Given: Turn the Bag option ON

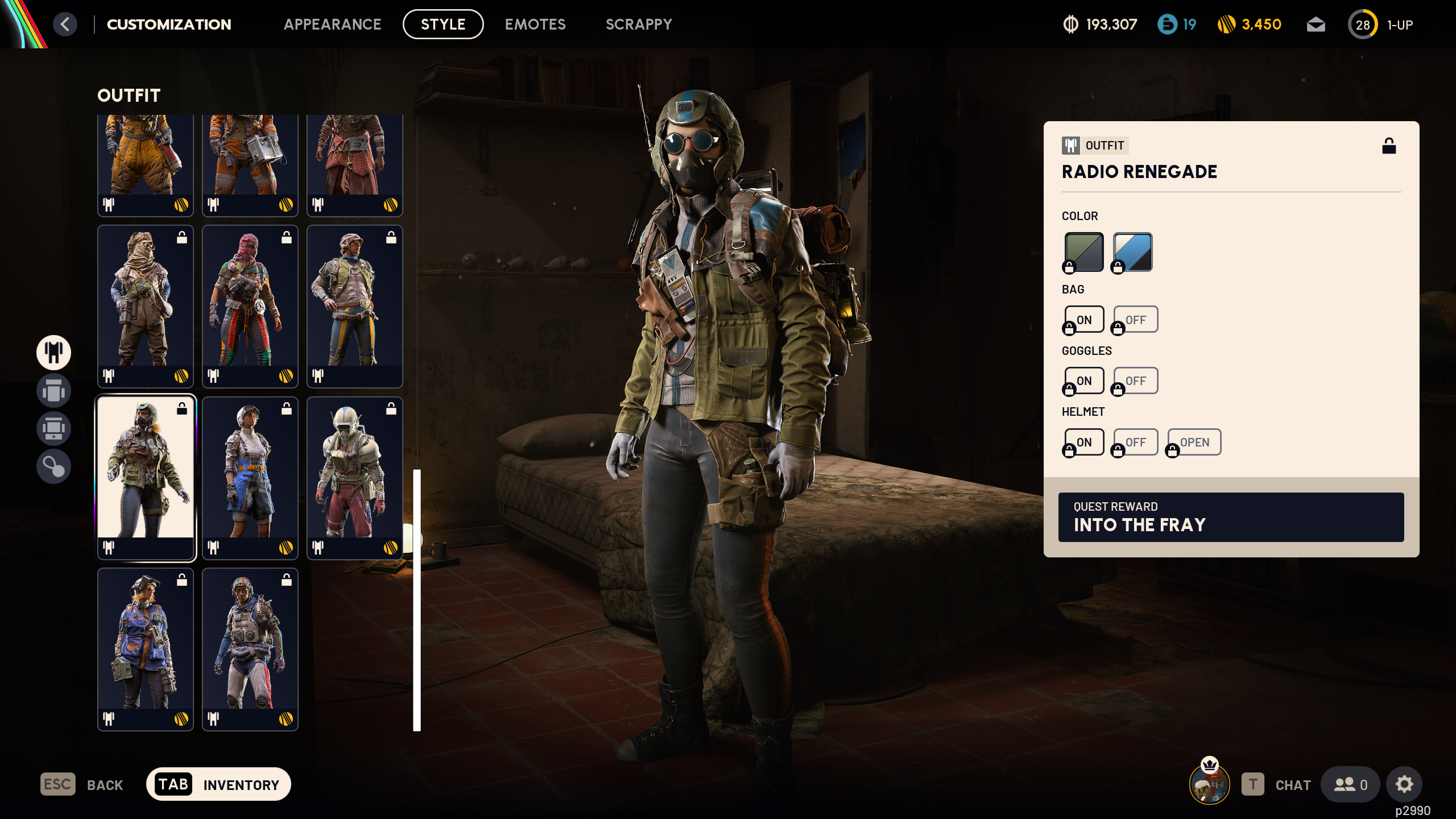Looking at the screenshot, I should [x=1084, y=319].
